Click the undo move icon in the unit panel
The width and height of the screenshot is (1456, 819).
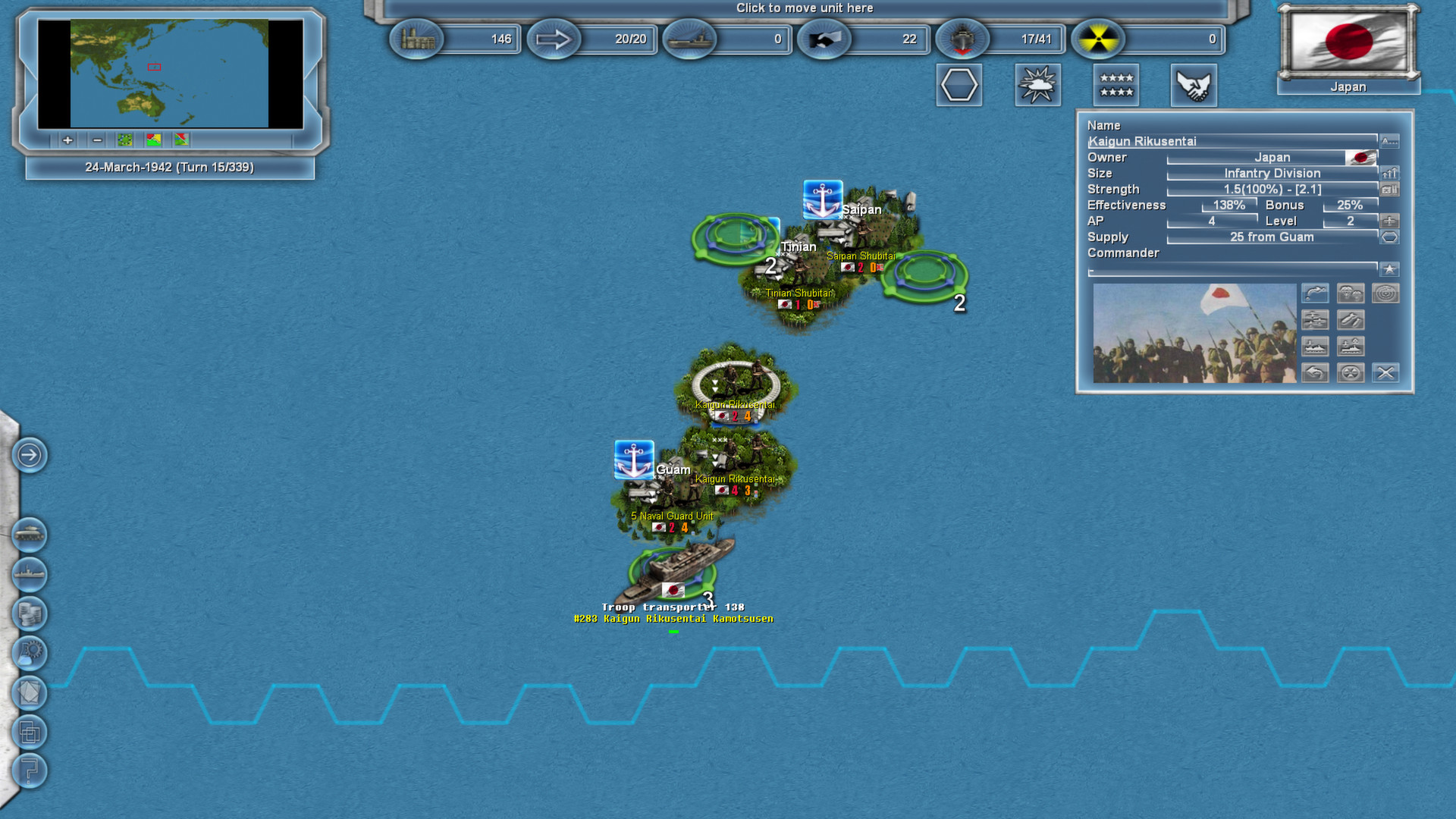pos(1315,372)
